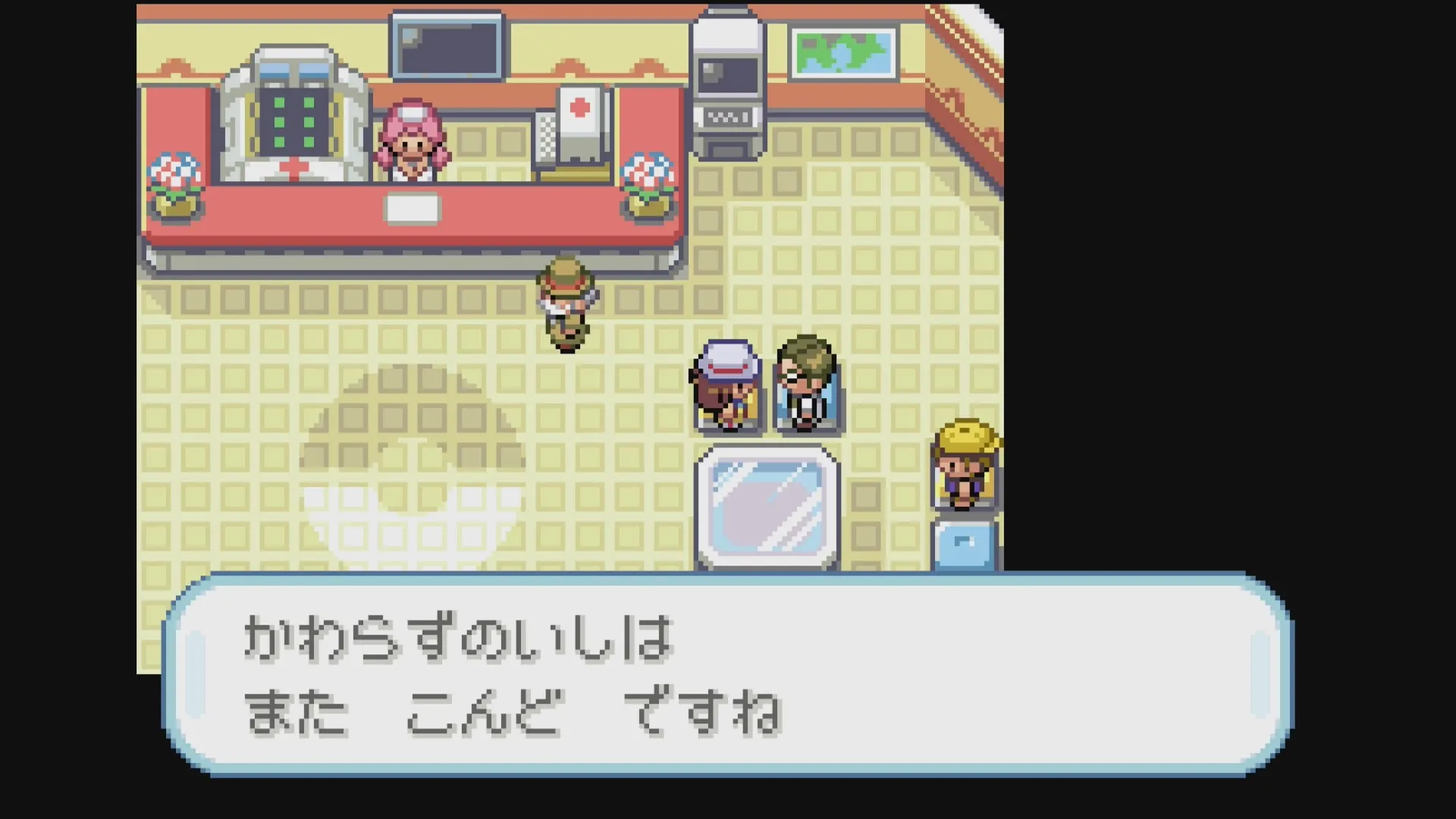This screenshot has height=819, width=1456.
Task: Select the Poké Ball poster beside the counter
Action: [579, 118]
